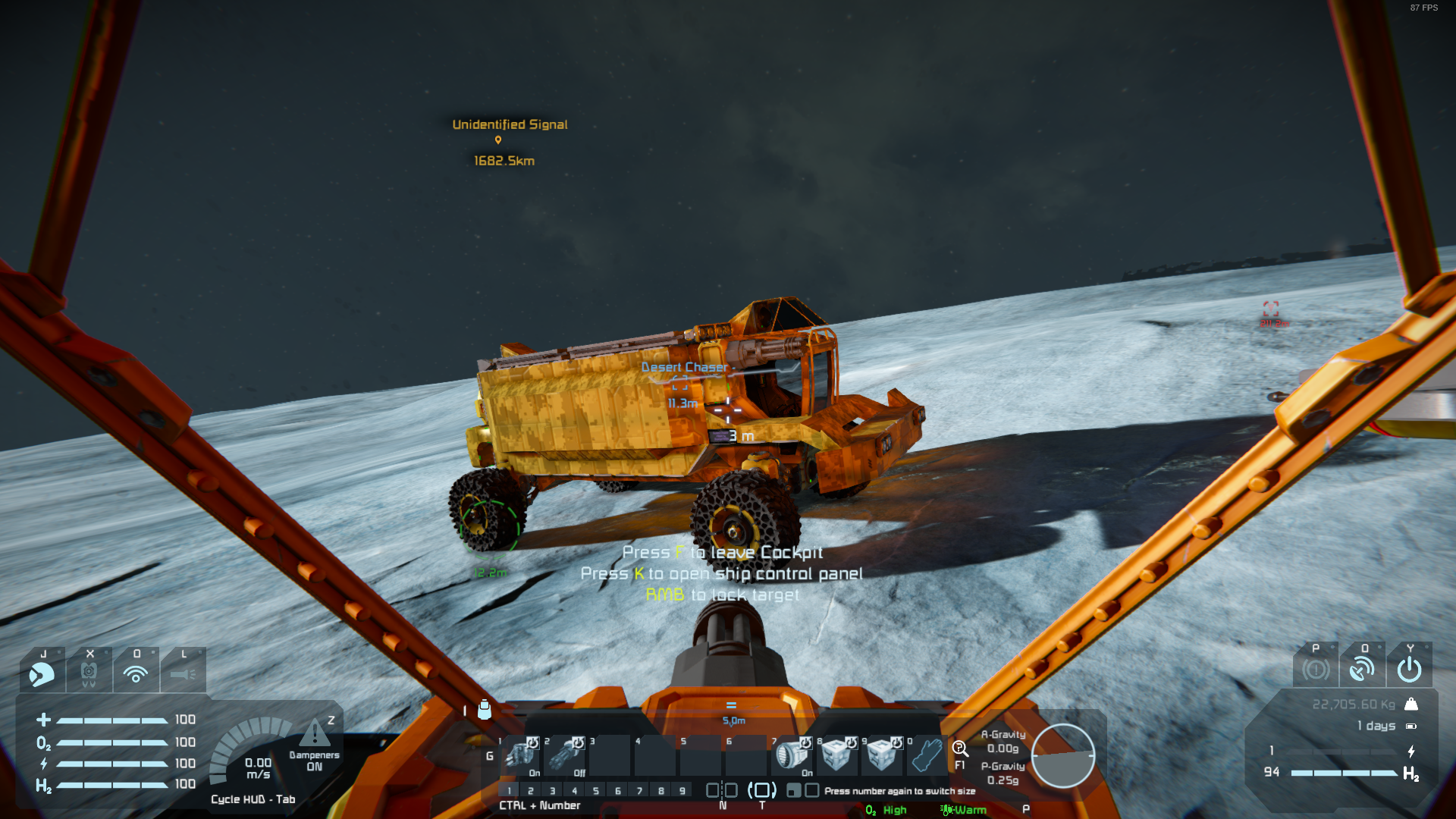
Task: Toggle the flashlight icon
Action: click(183, 672)
